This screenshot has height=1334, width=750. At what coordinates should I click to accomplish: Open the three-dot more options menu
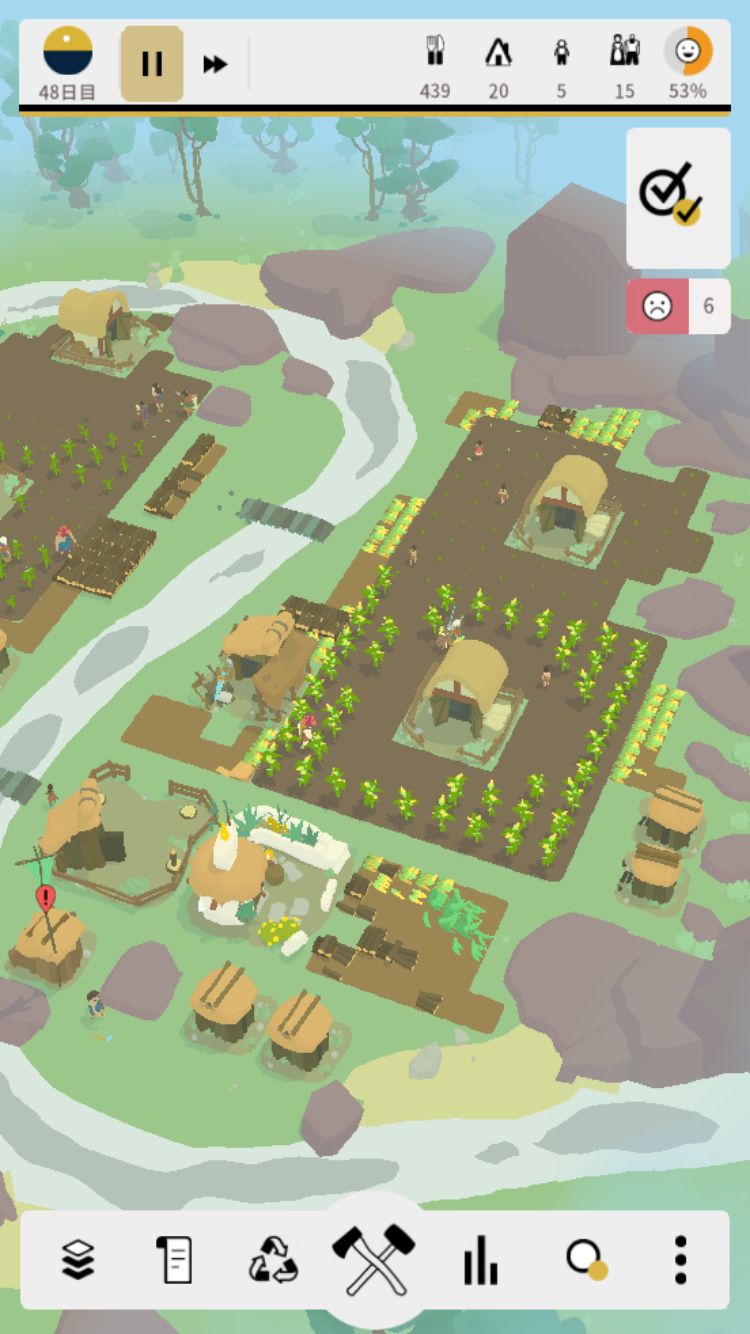(680, 1259)
